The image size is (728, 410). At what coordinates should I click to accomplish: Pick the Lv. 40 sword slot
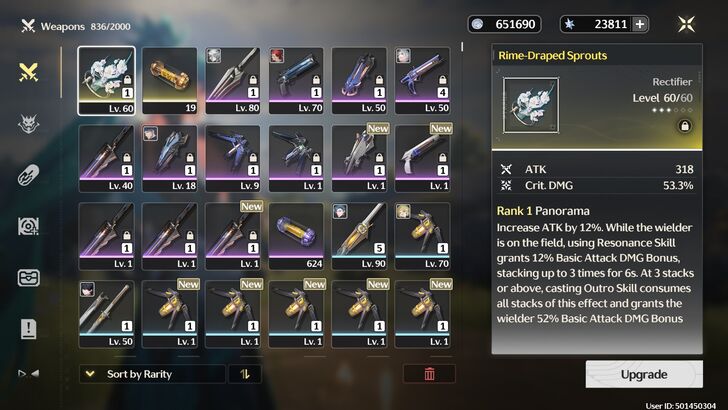point(106,156)
